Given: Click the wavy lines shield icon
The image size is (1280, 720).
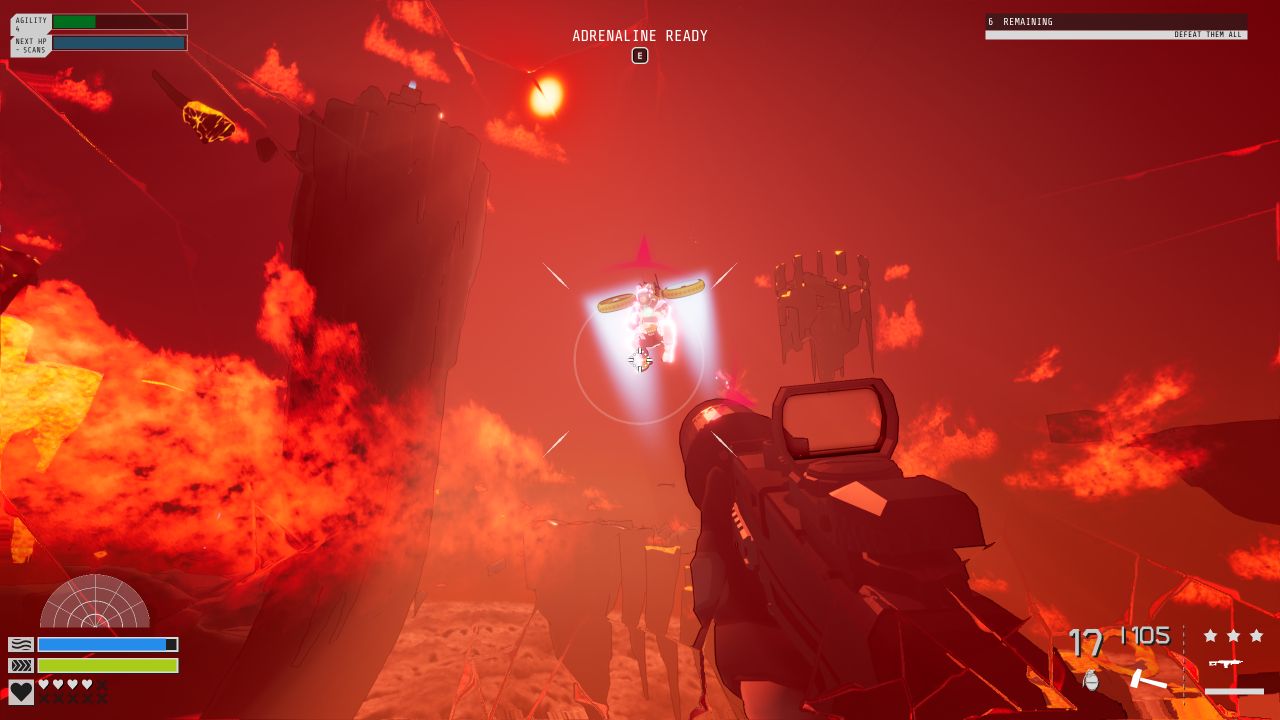Looking at the screenshot, I should [21, 645].
